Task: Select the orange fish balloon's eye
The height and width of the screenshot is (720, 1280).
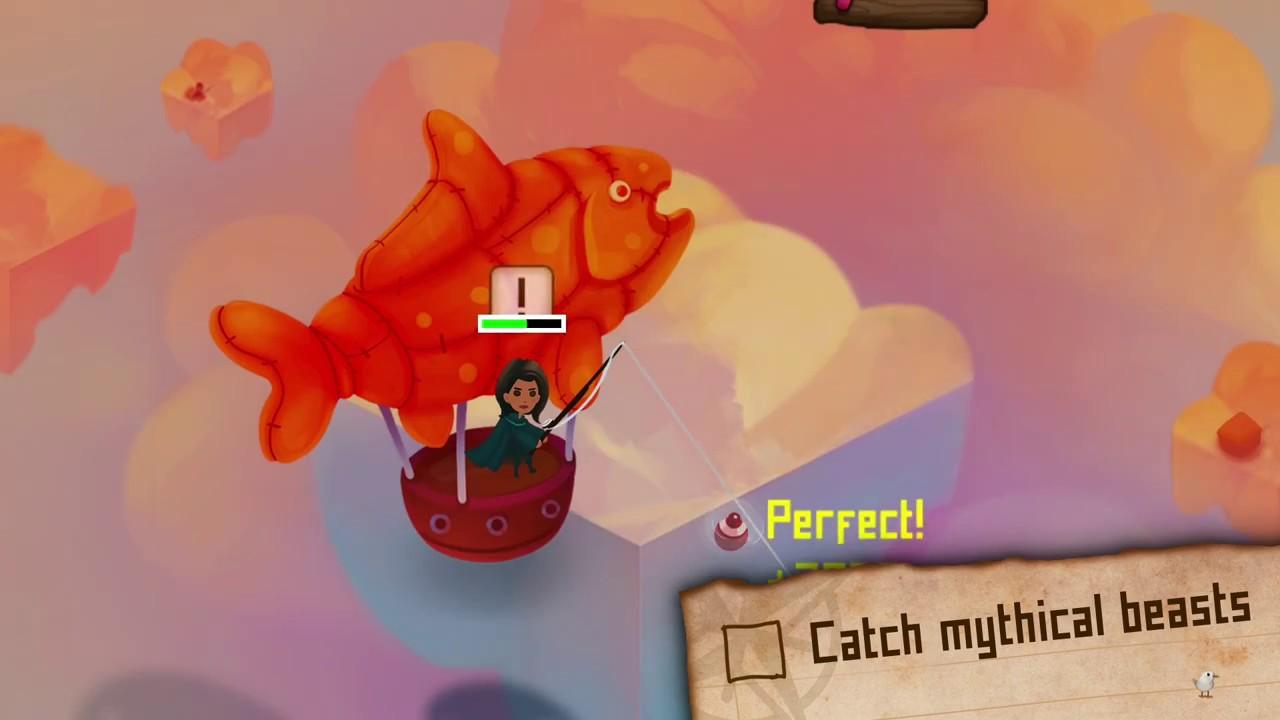Action: (619, 191)
